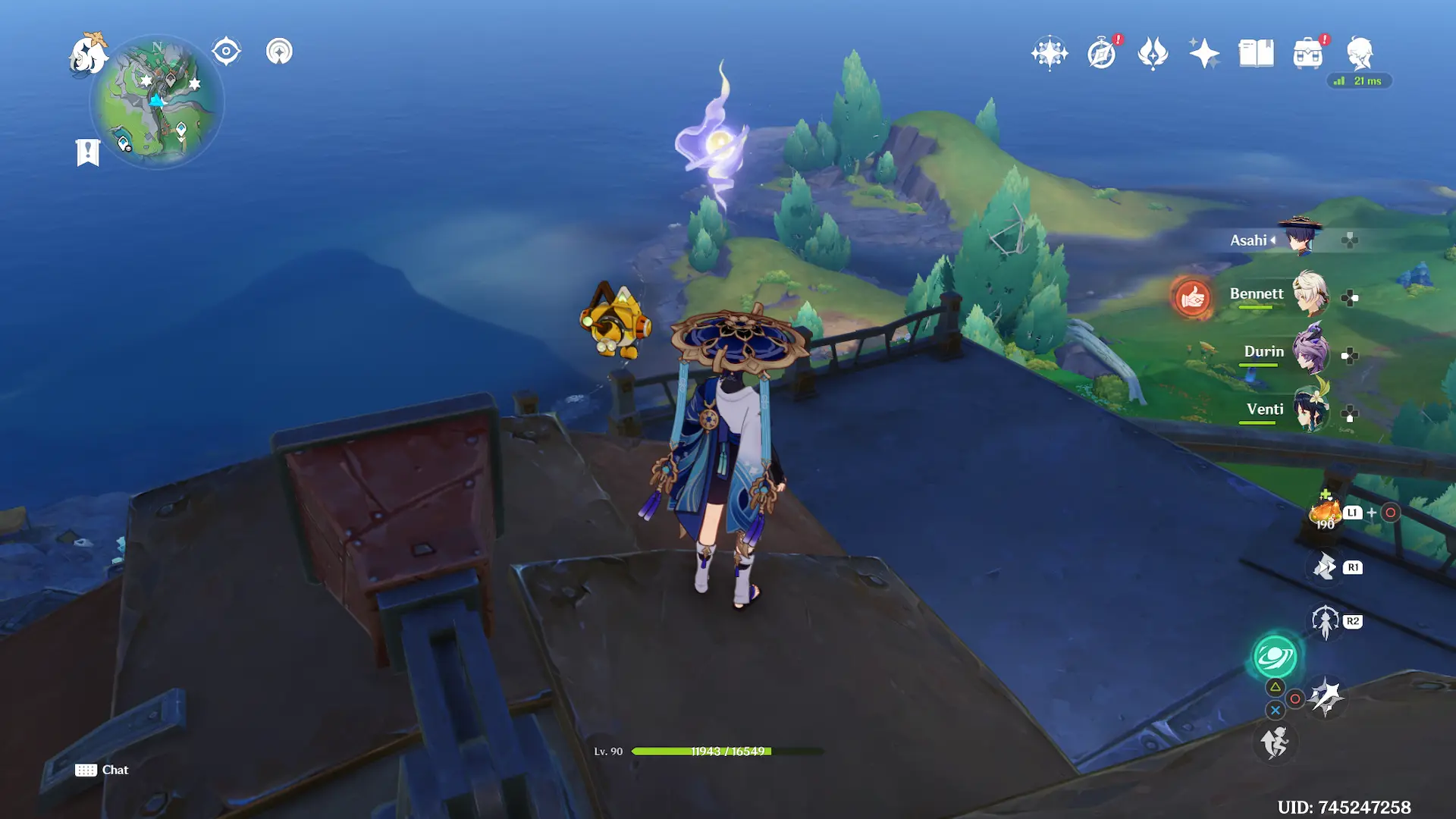
Task: Open the Chat box
Action: (x=102, y=770)
